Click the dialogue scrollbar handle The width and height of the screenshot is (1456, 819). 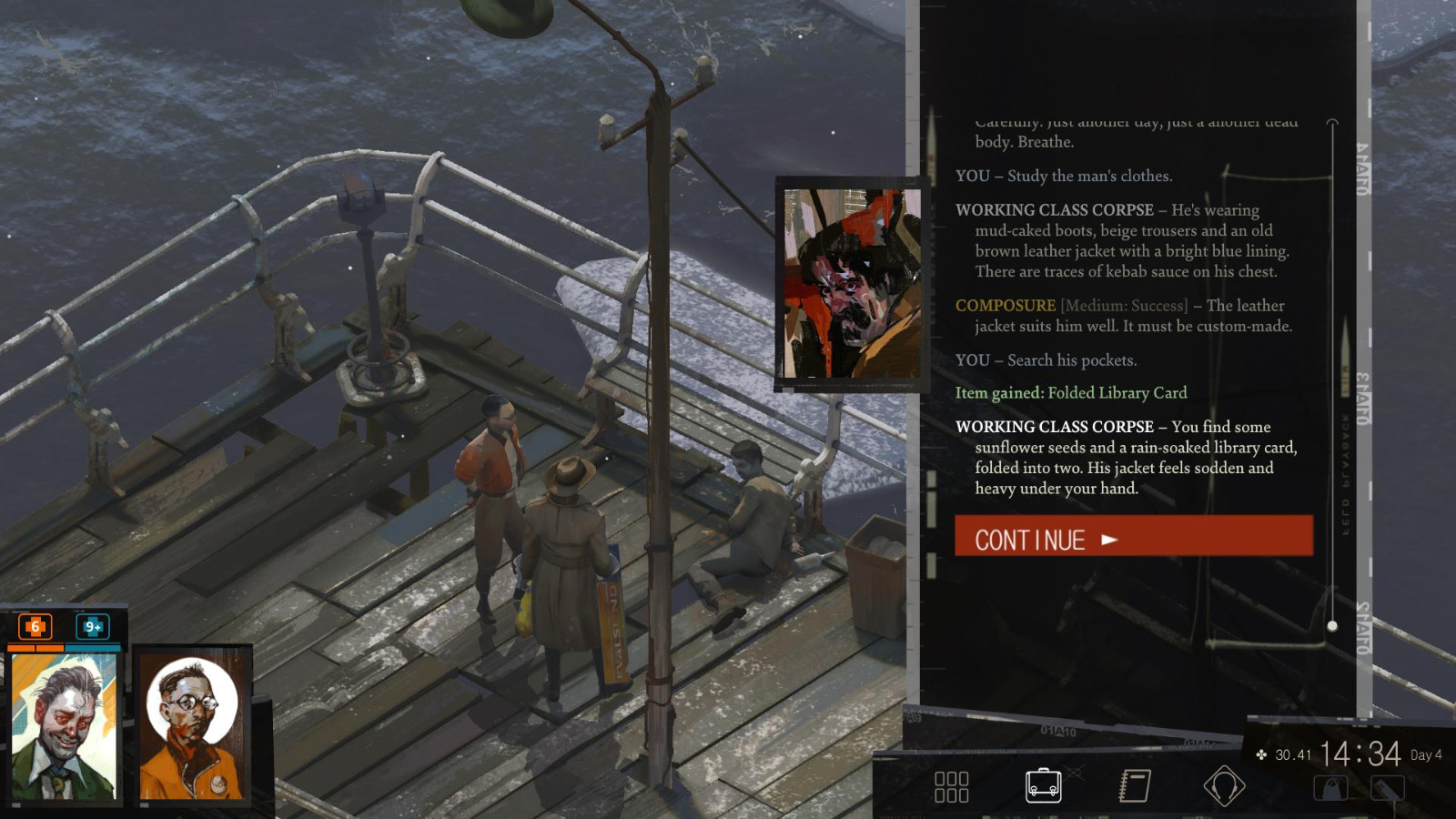[x=1332, y=624]
